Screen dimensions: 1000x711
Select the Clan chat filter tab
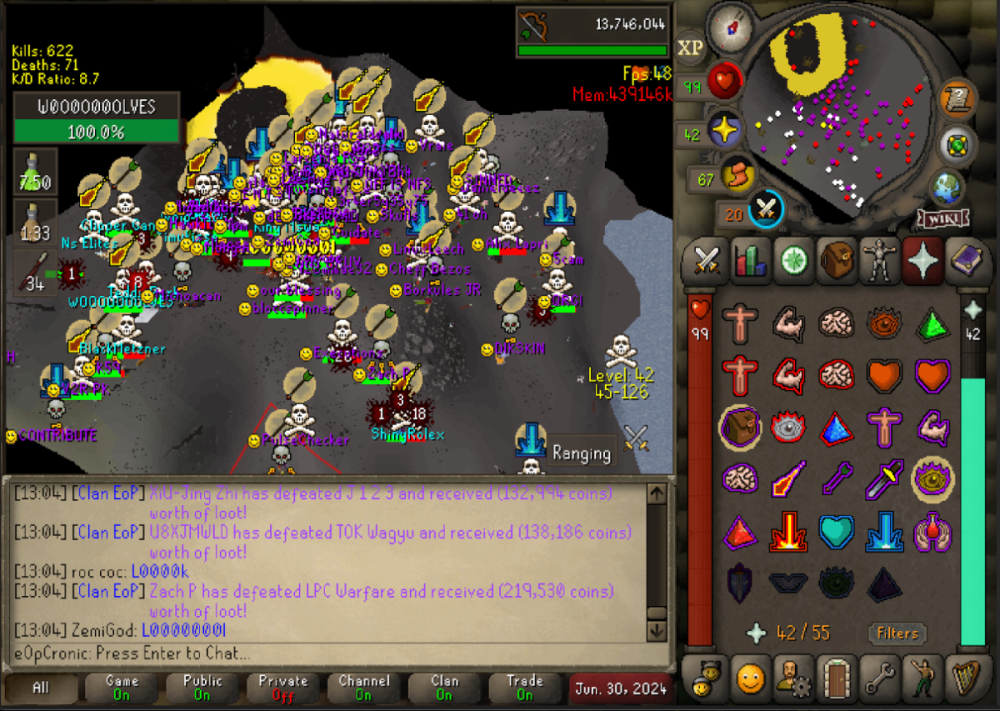[x=444, y=688]
